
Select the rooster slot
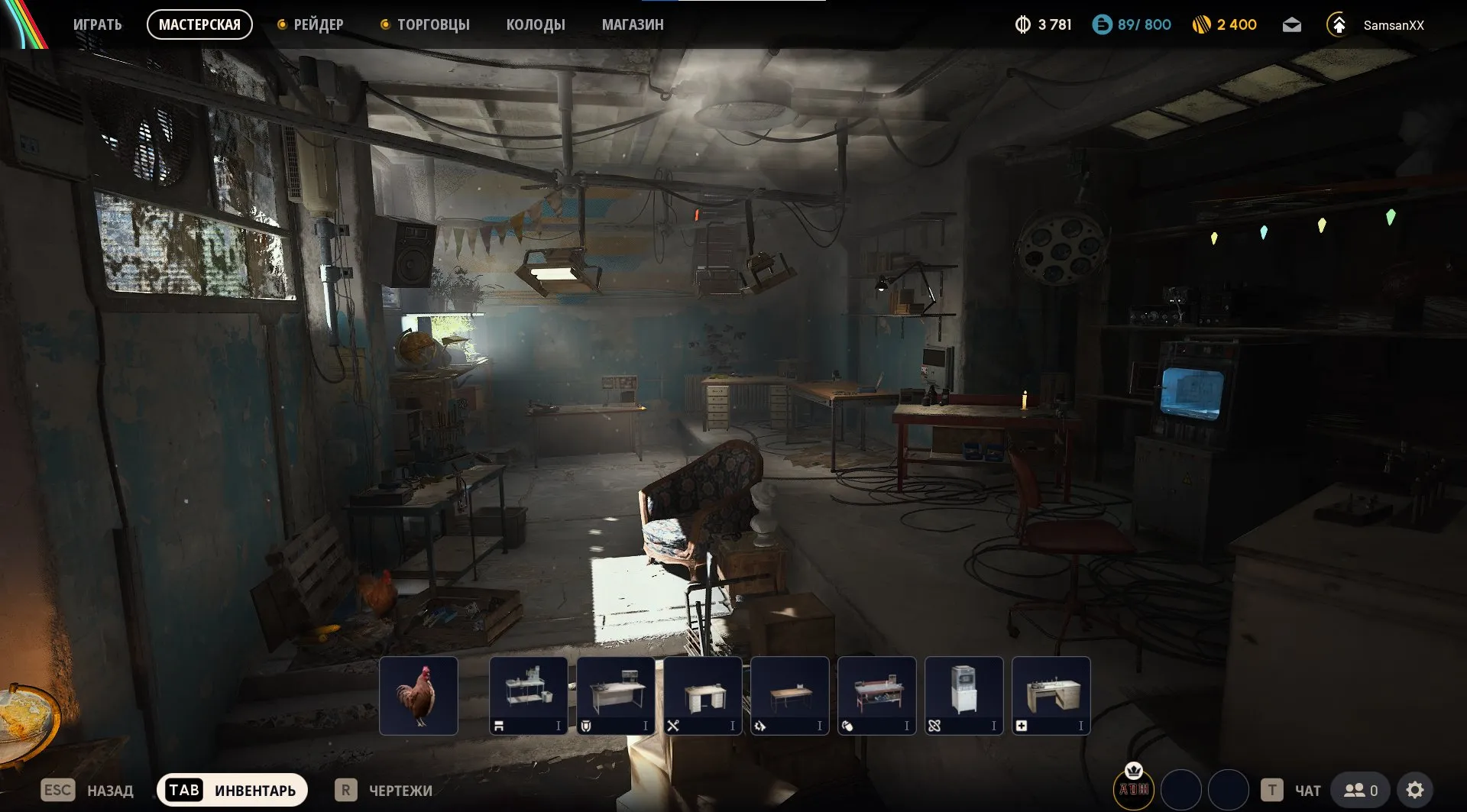(x=419, y=695)
